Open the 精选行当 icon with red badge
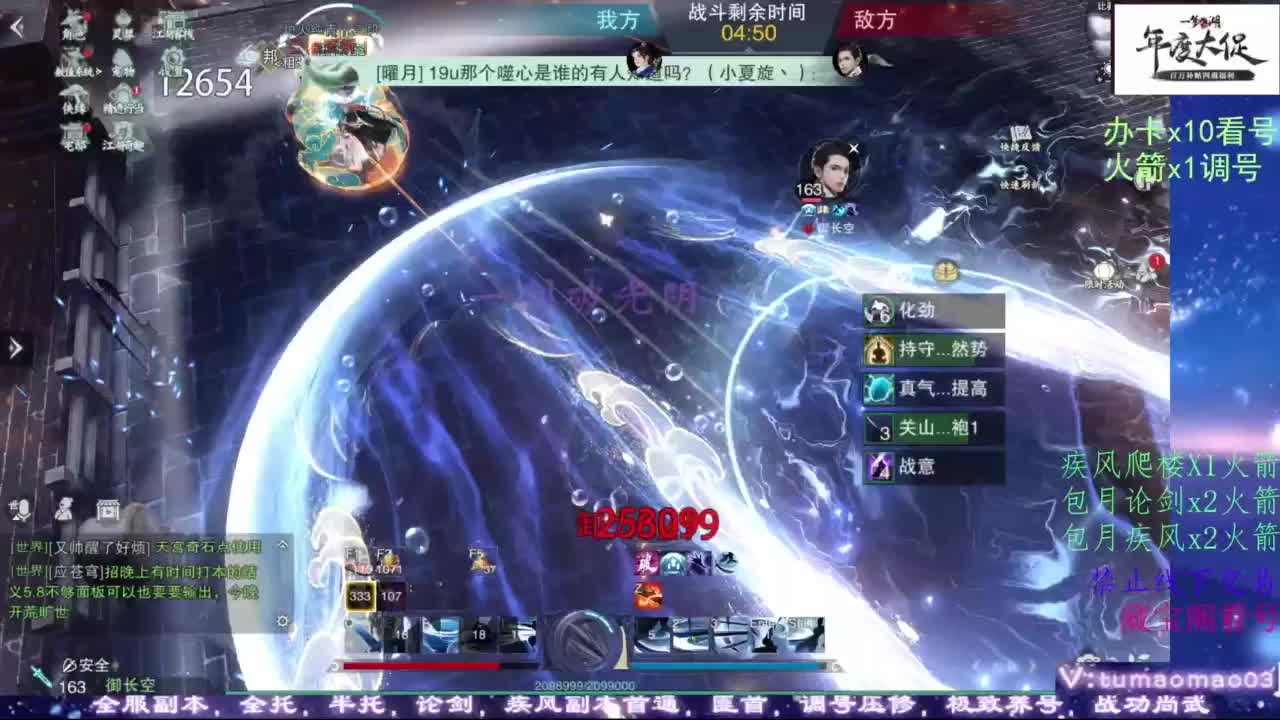This screenshot has height=720, width=1280. [122, 95]
